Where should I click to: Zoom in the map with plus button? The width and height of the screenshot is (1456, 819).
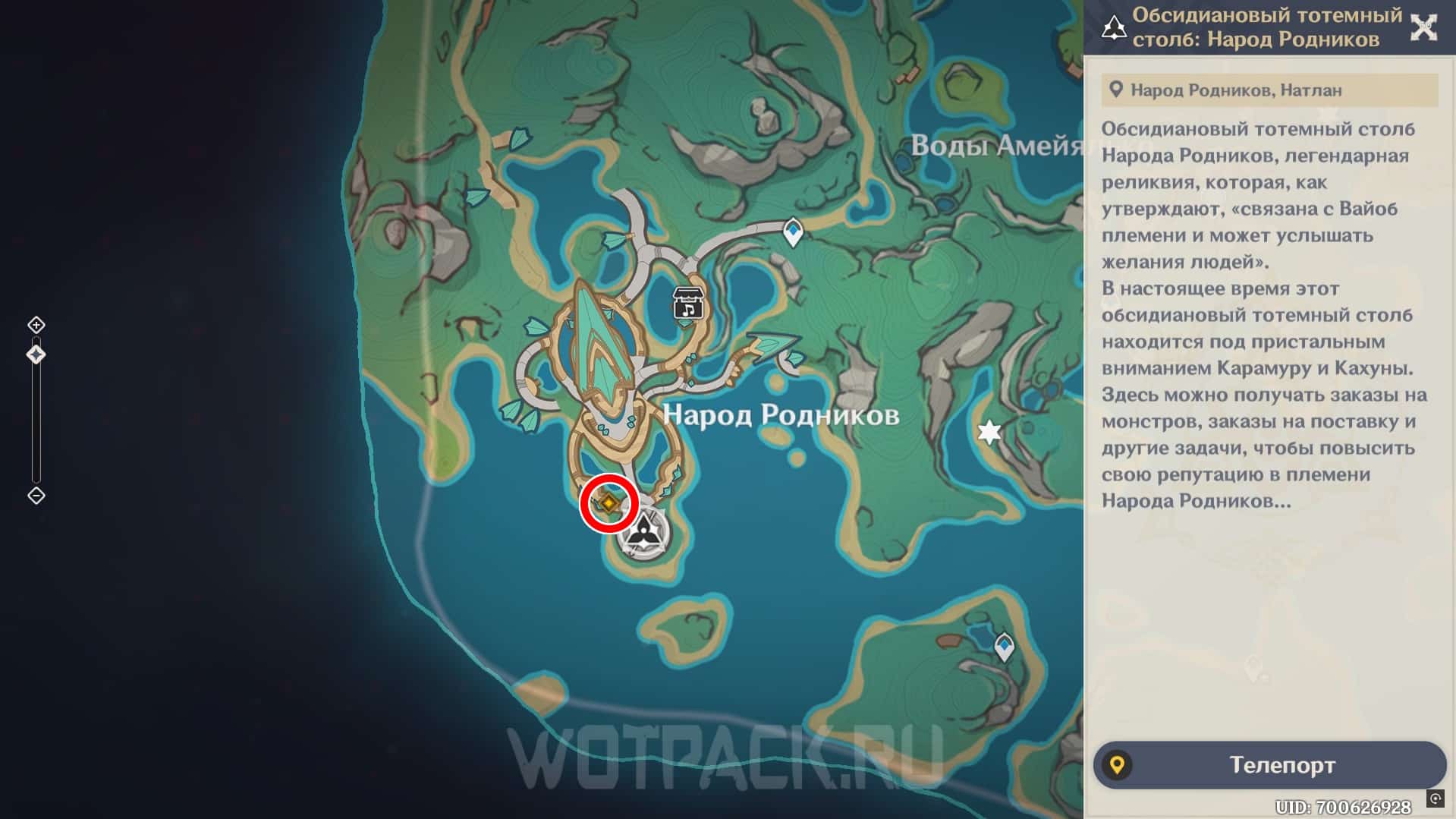point(36,325)
